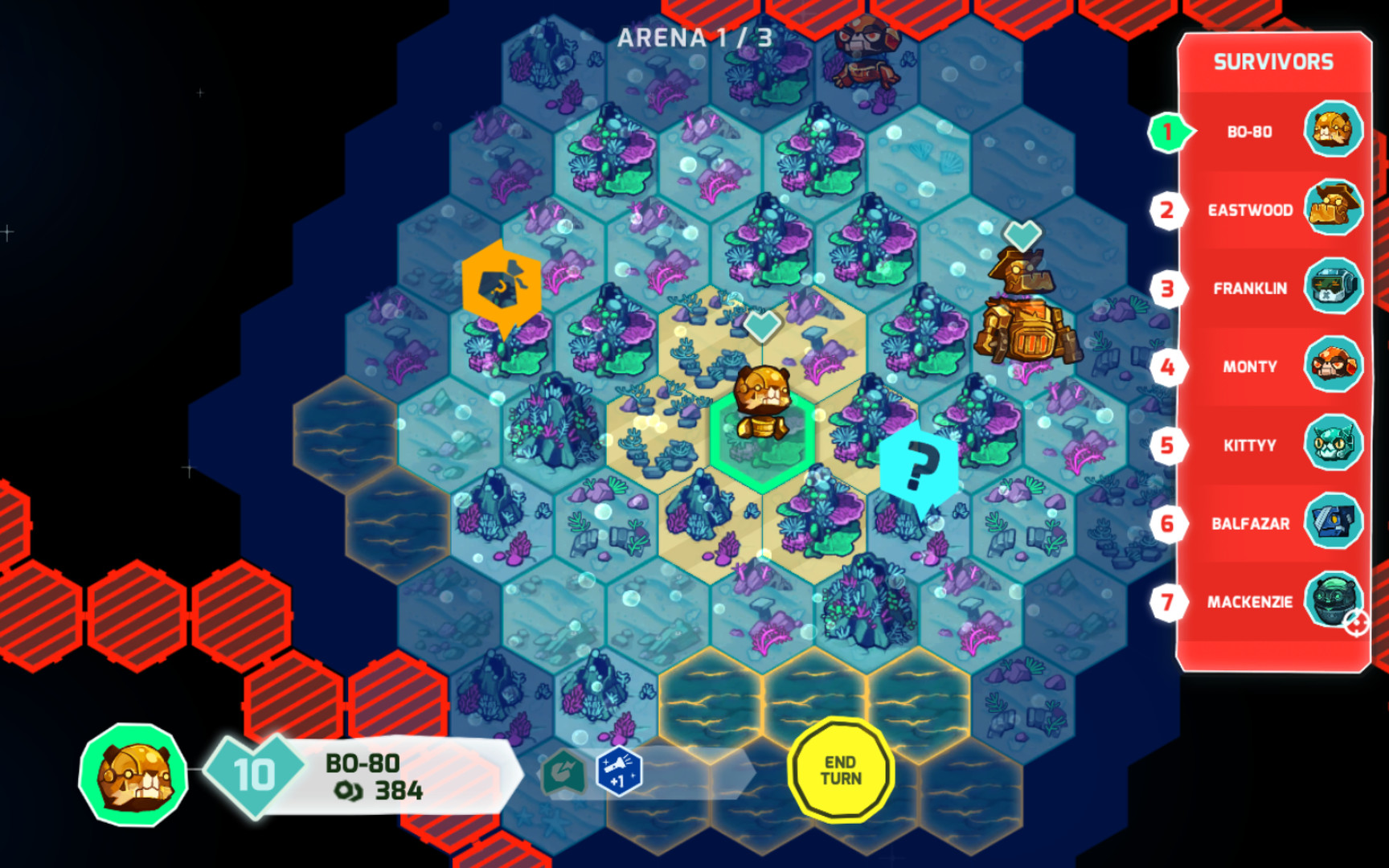
Task: Select BO-80's avatar in the Survivors panel
Action: 1334,133
